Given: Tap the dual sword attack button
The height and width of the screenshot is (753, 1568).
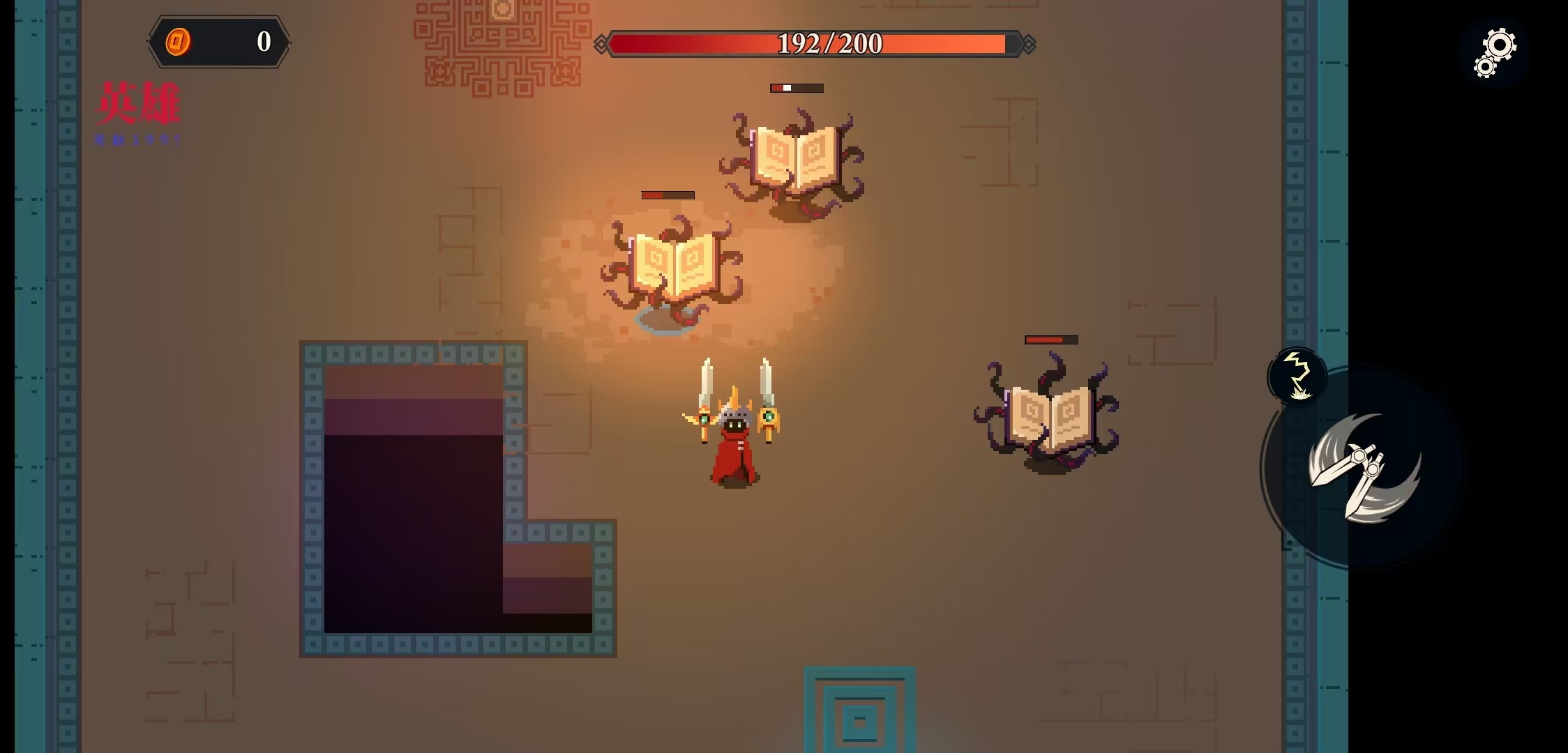Looking at the screenshot, I should [x=1363, y=469].
